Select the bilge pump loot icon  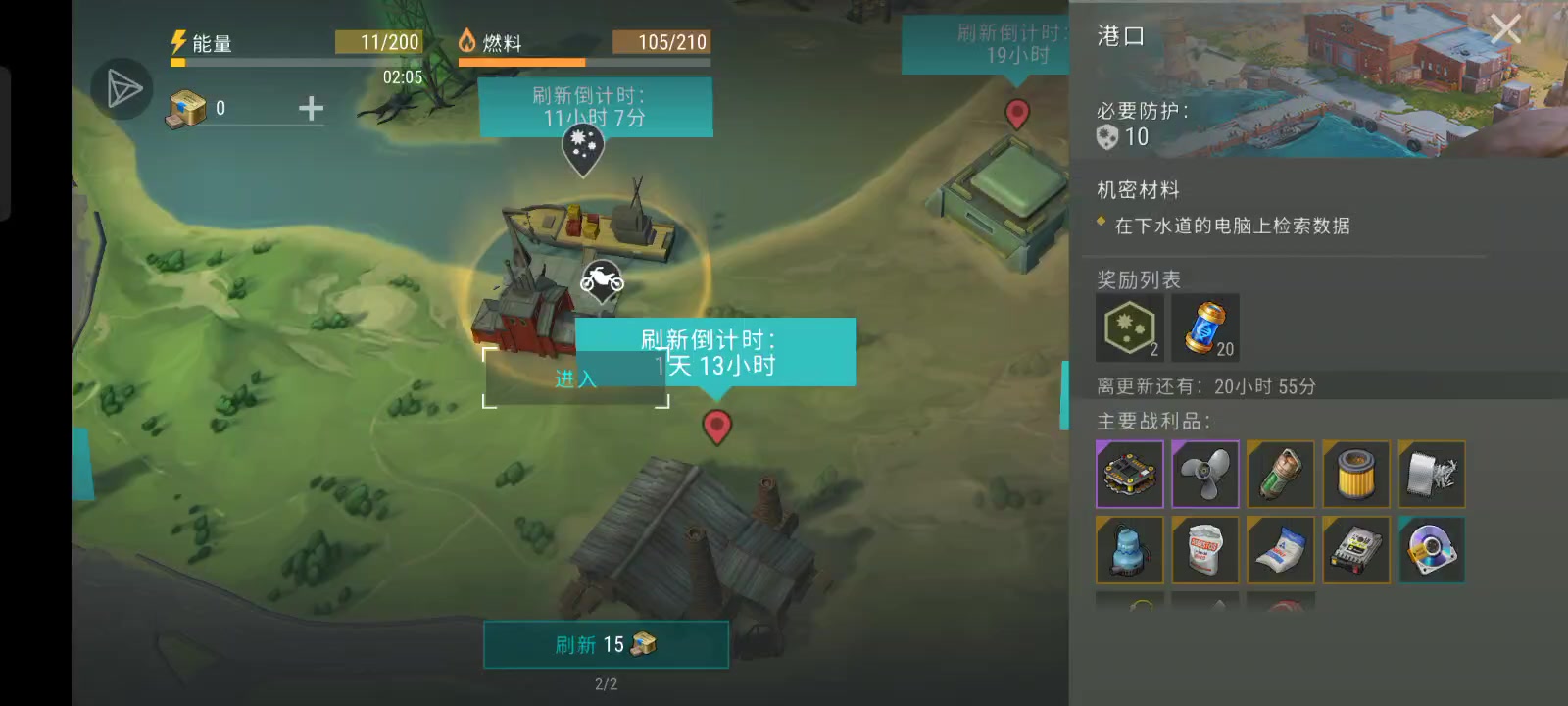1129,550
